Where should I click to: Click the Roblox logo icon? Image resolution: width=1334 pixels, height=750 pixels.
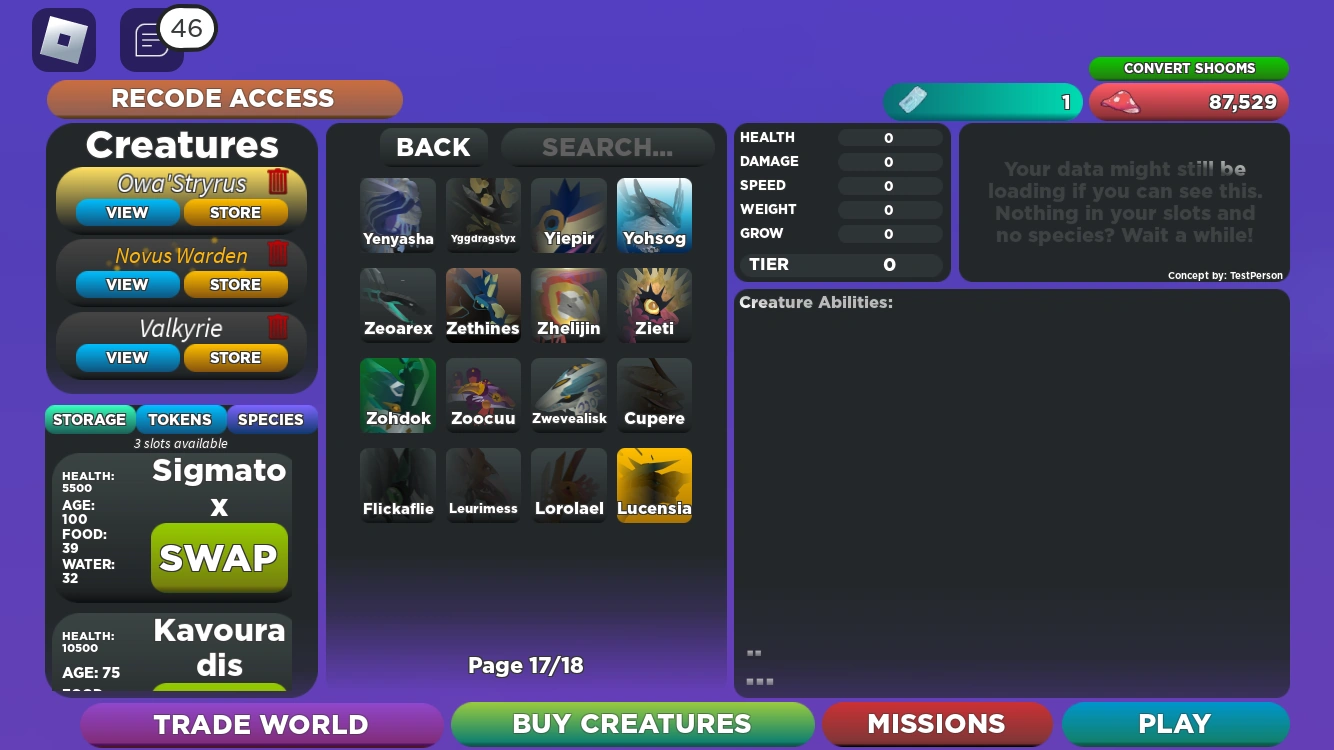pos(64,40)
